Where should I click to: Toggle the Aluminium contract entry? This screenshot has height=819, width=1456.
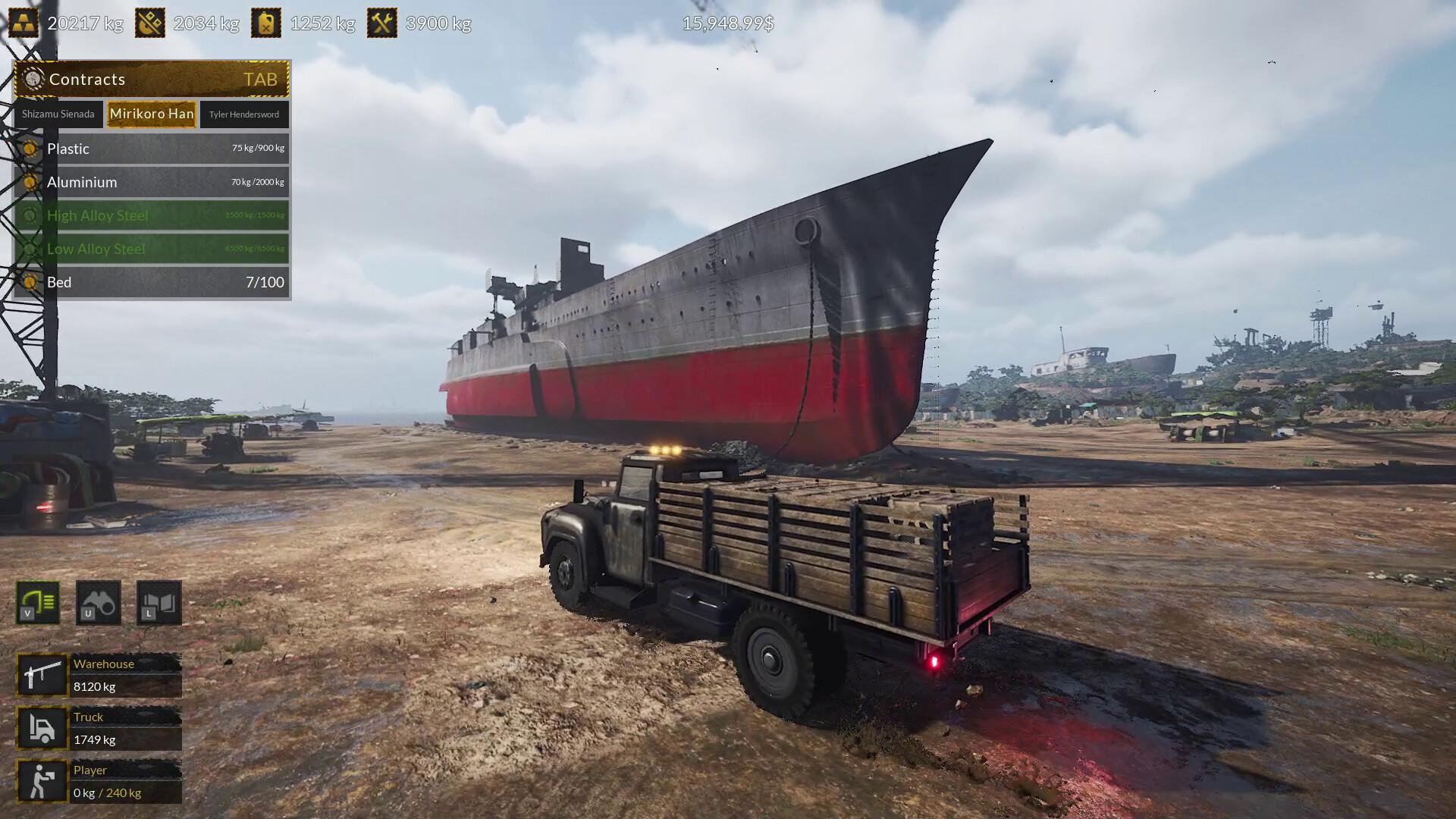(x=152, y=182)
